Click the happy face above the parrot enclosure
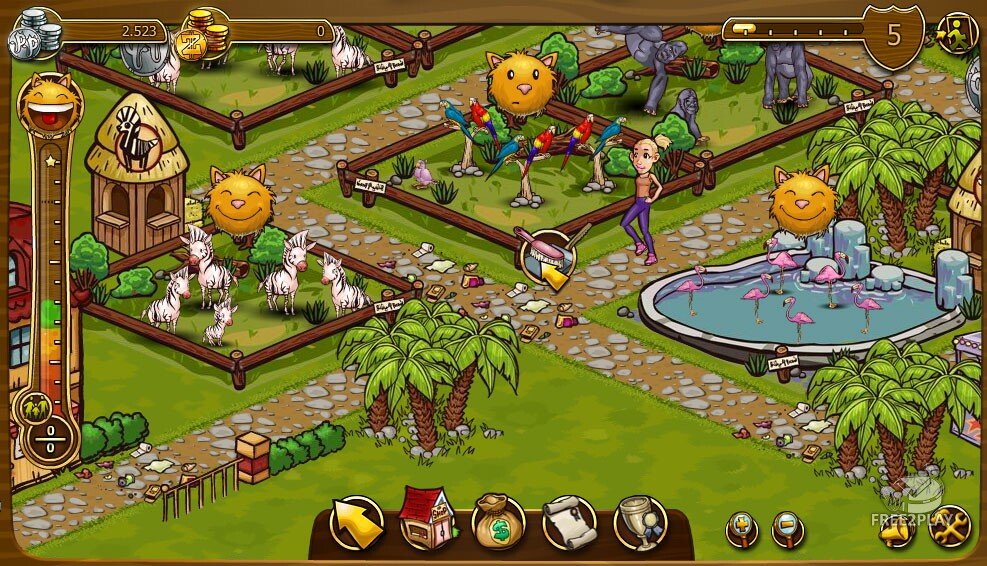This screenshot has height=566, width=987. 518,84
